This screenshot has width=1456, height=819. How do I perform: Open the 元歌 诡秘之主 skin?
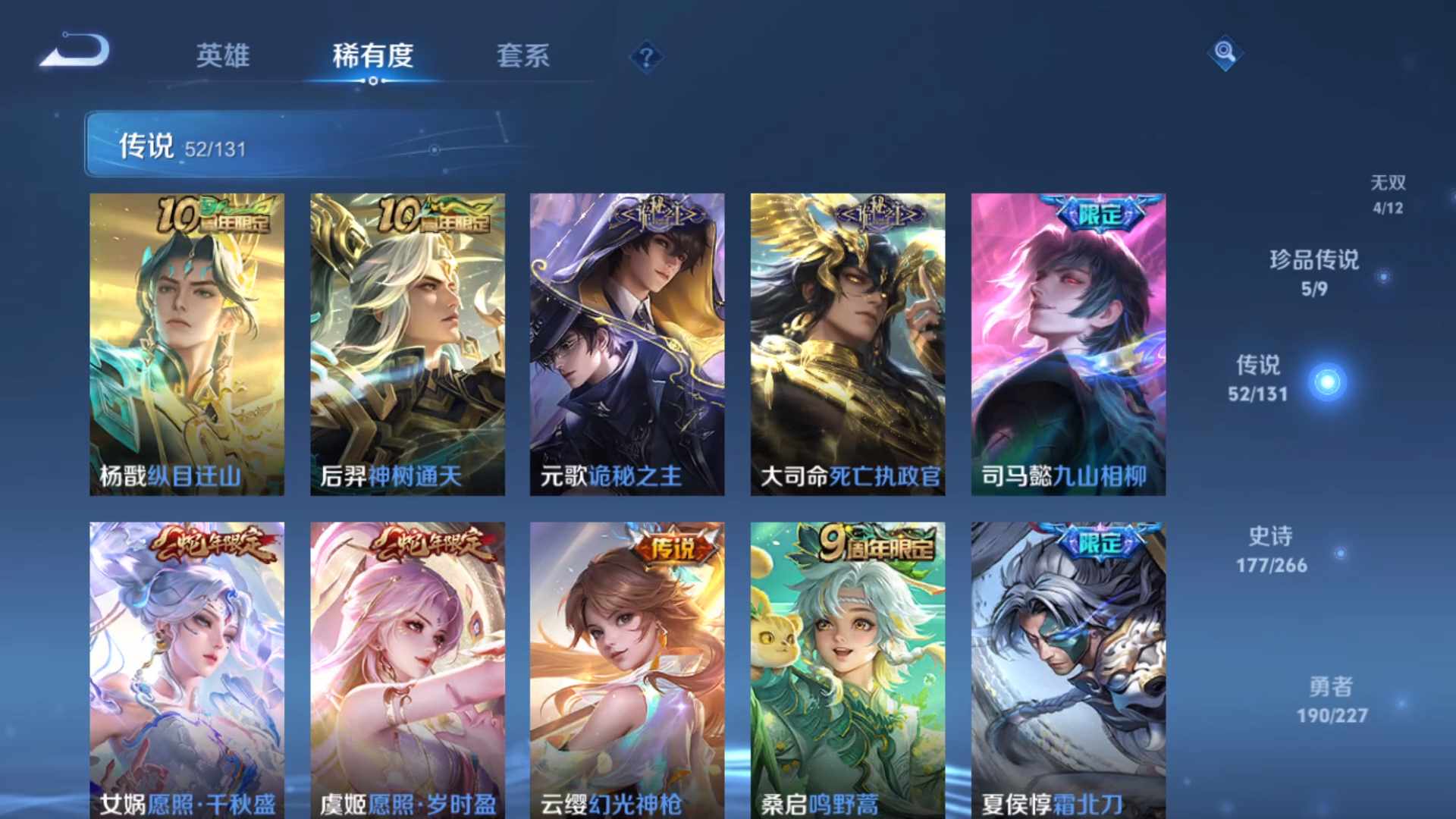click(x=629, y=341)
